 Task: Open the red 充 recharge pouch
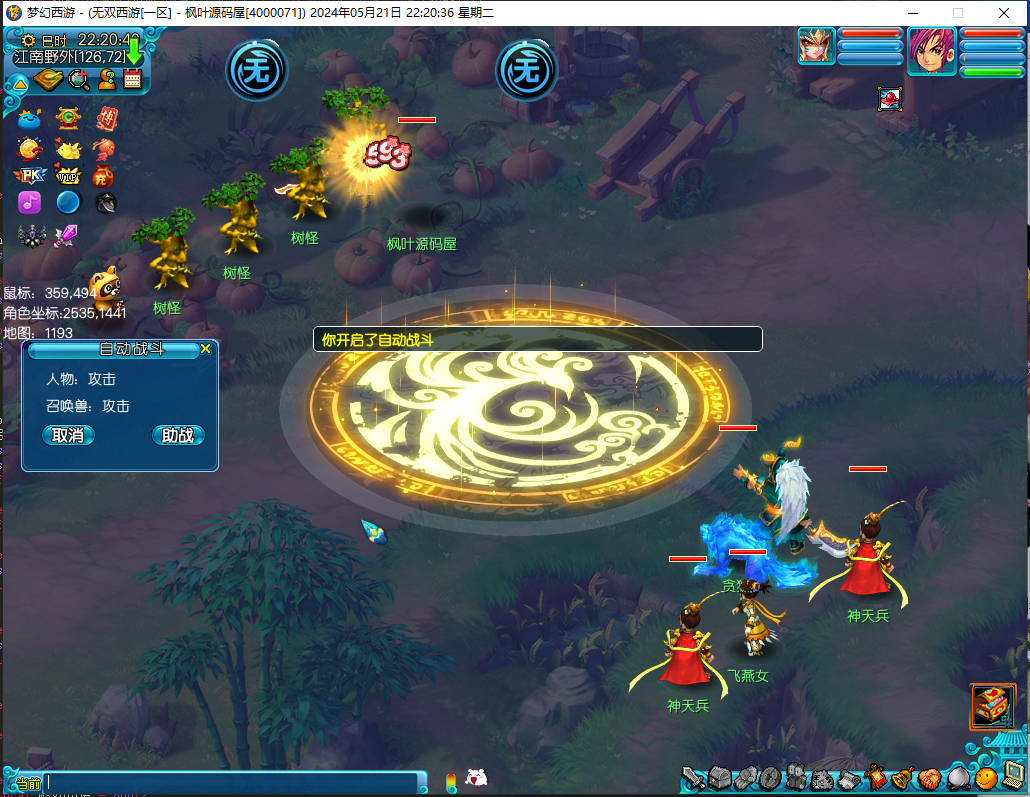click(x=103, y=176)
